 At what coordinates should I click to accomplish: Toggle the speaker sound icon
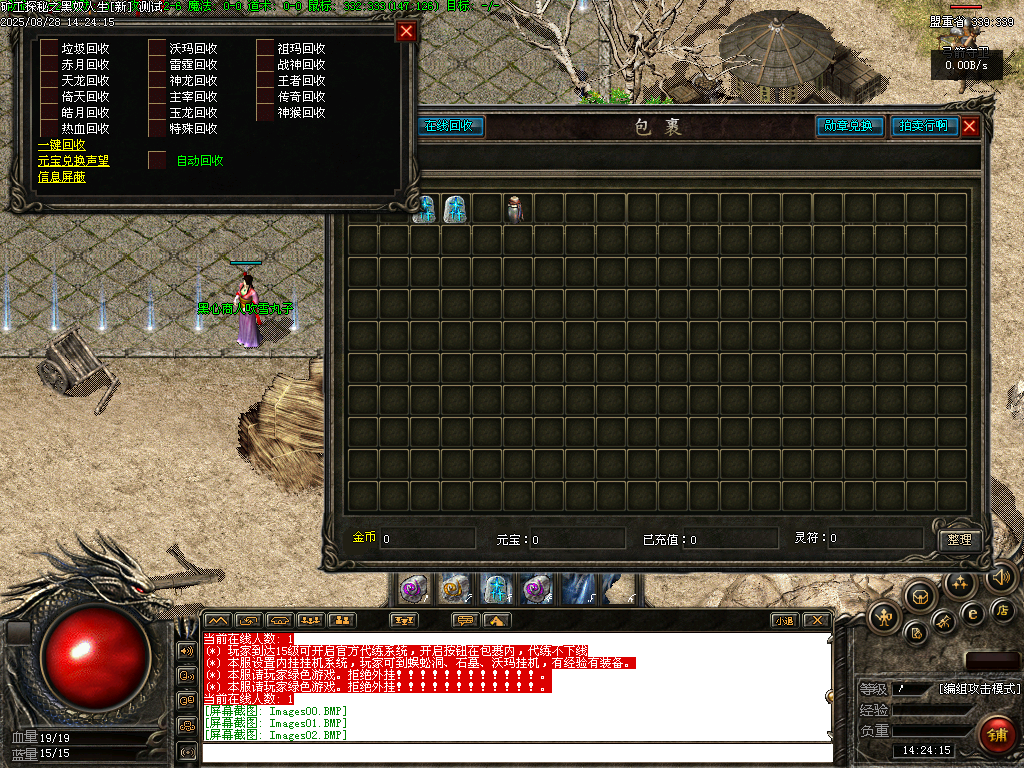pos(1001,577)
